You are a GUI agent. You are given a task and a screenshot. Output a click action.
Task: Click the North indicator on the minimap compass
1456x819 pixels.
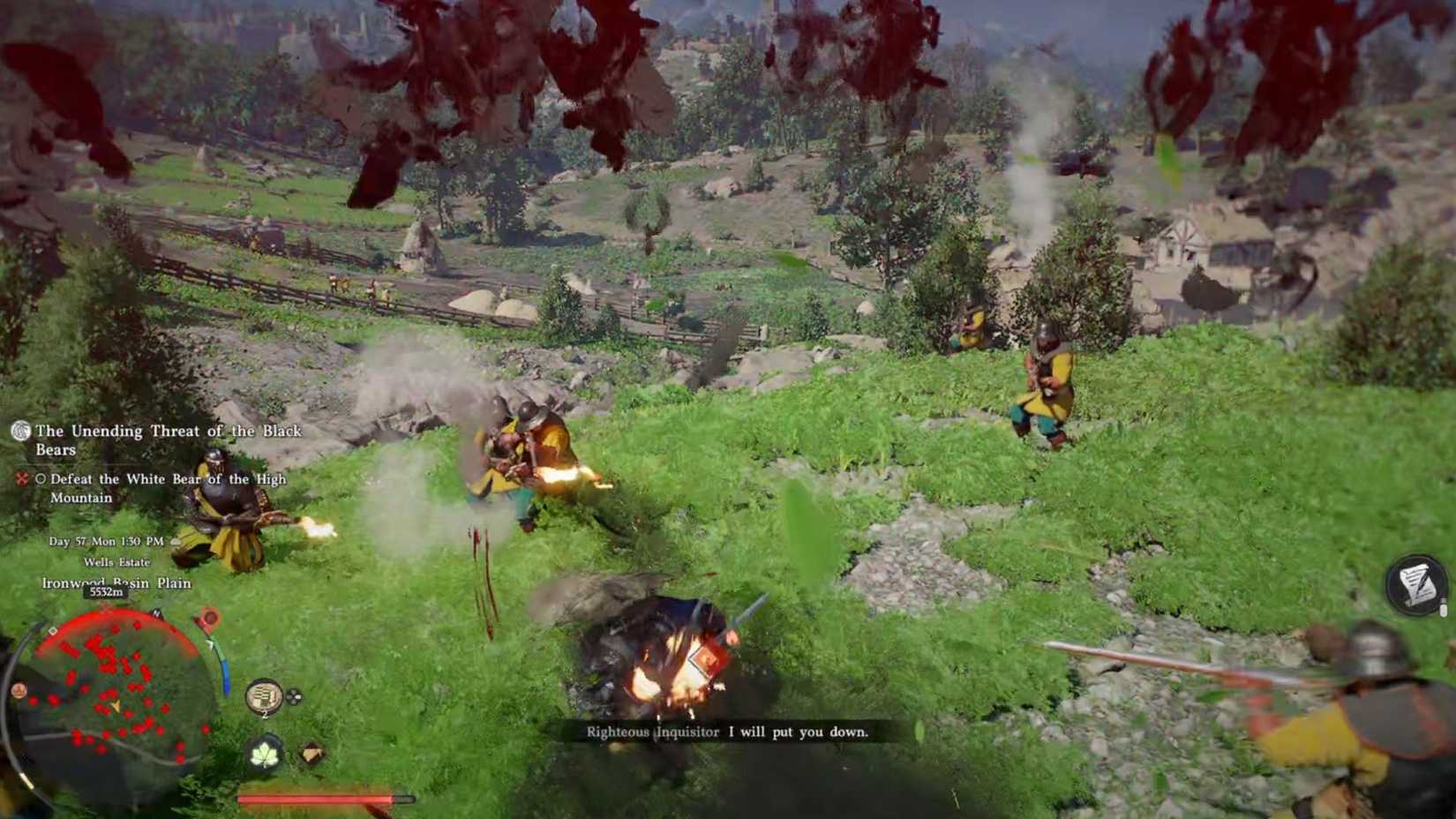pos(156,613)
